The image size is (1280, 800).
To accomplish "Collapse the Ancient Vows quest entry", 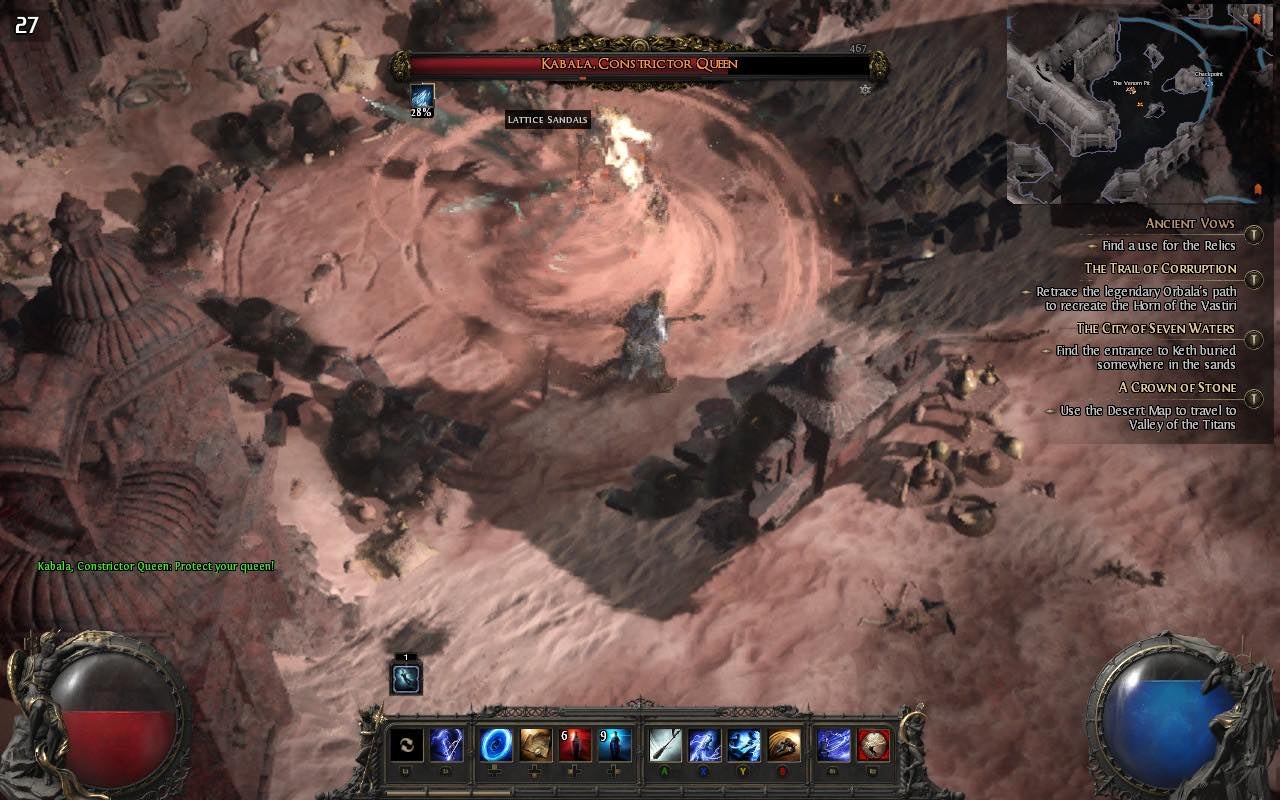I will tap(1252, 232).
